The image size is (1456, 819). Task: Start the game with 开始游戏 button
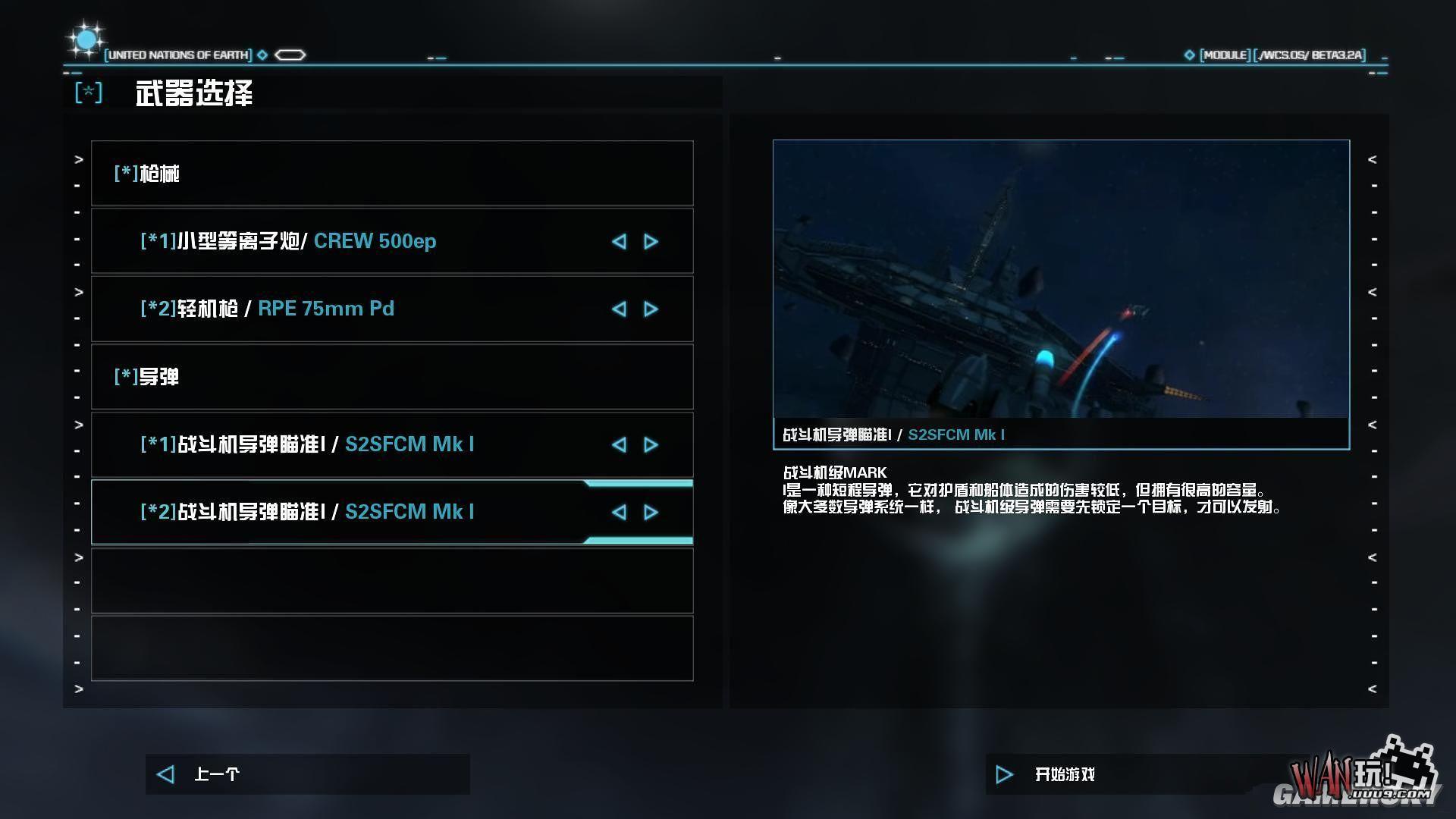1064,774
